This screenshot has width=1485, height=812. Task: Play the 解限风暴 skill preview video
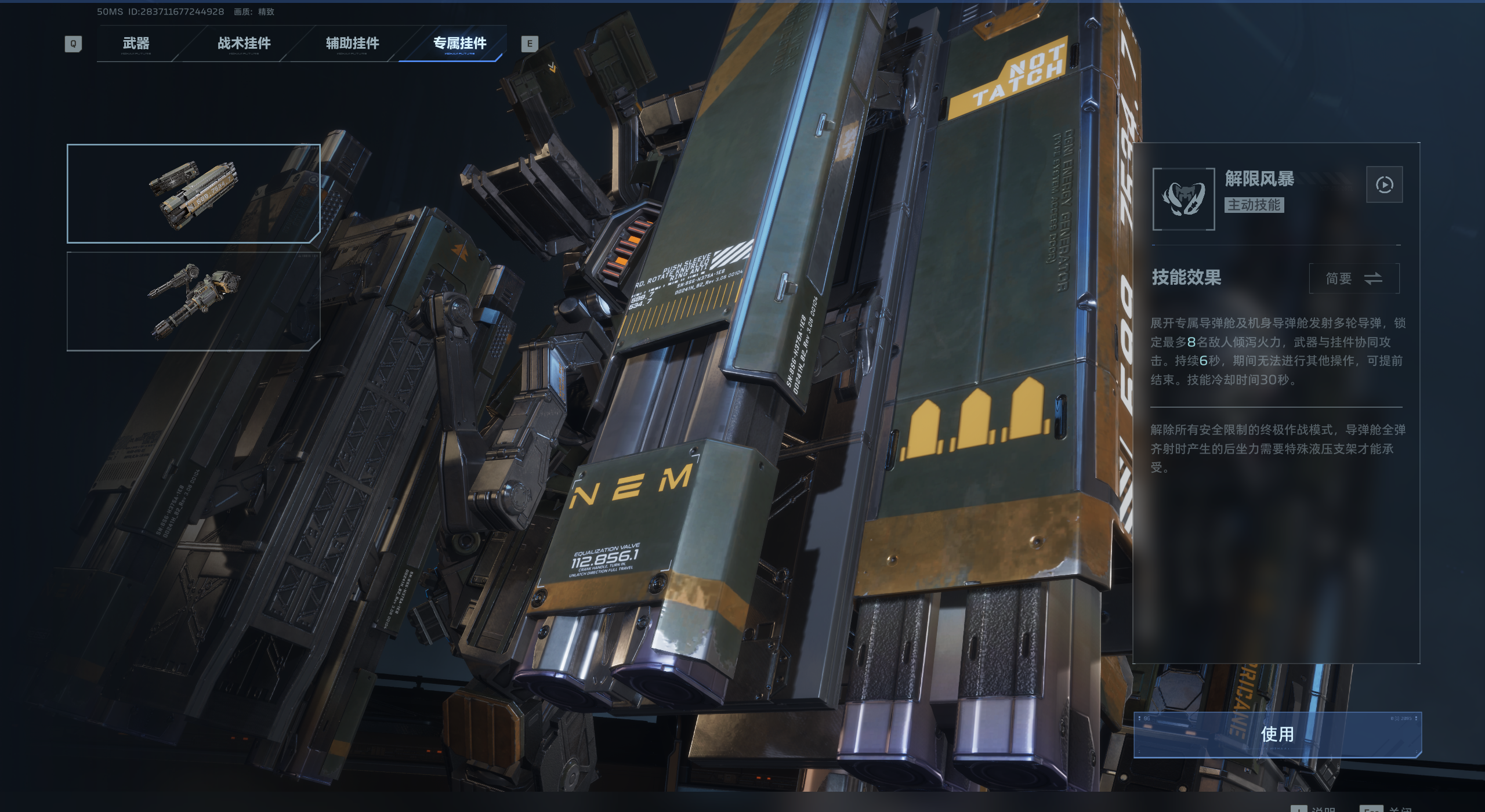[1384, 185]
